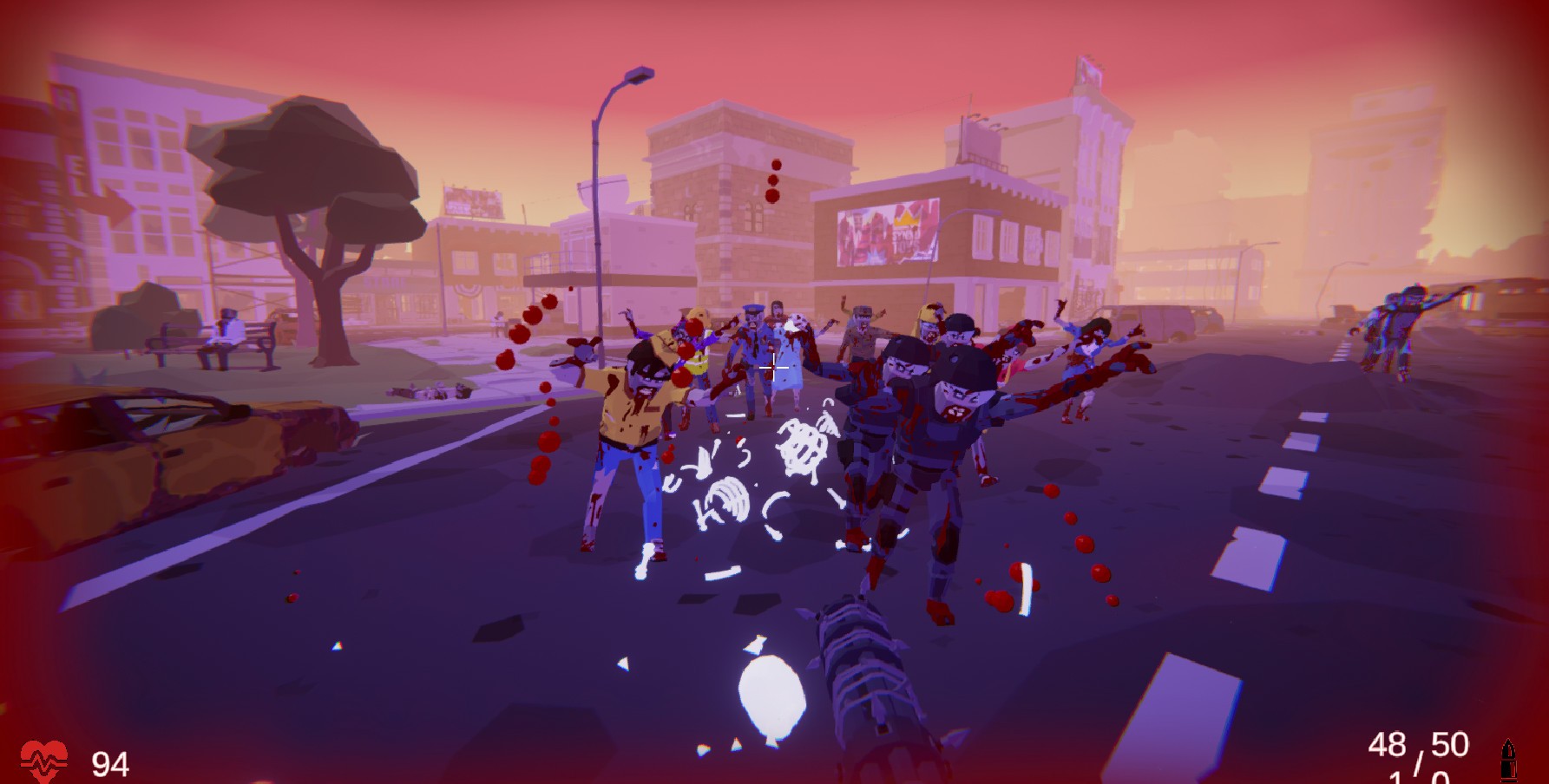Click the health value reading 94
Image resolution: width=1549 pixels, height=784 pixels.
click(x=109, y=763)
